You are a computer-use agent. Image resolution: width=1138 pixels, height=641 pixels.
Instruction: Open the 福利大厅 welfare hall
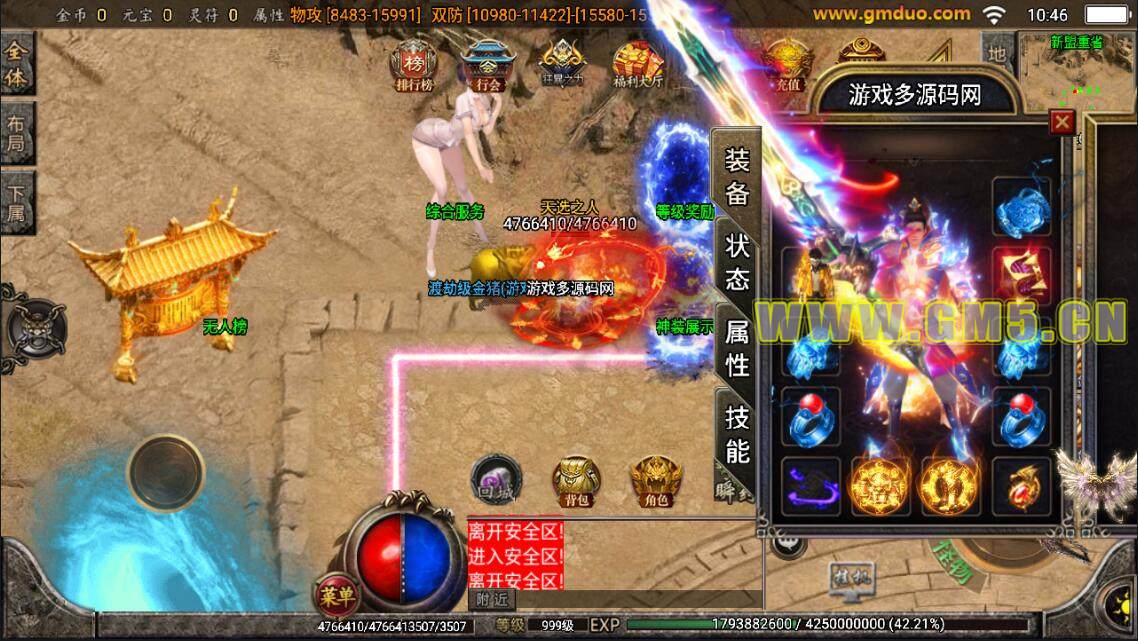click(x=638, y=68)
